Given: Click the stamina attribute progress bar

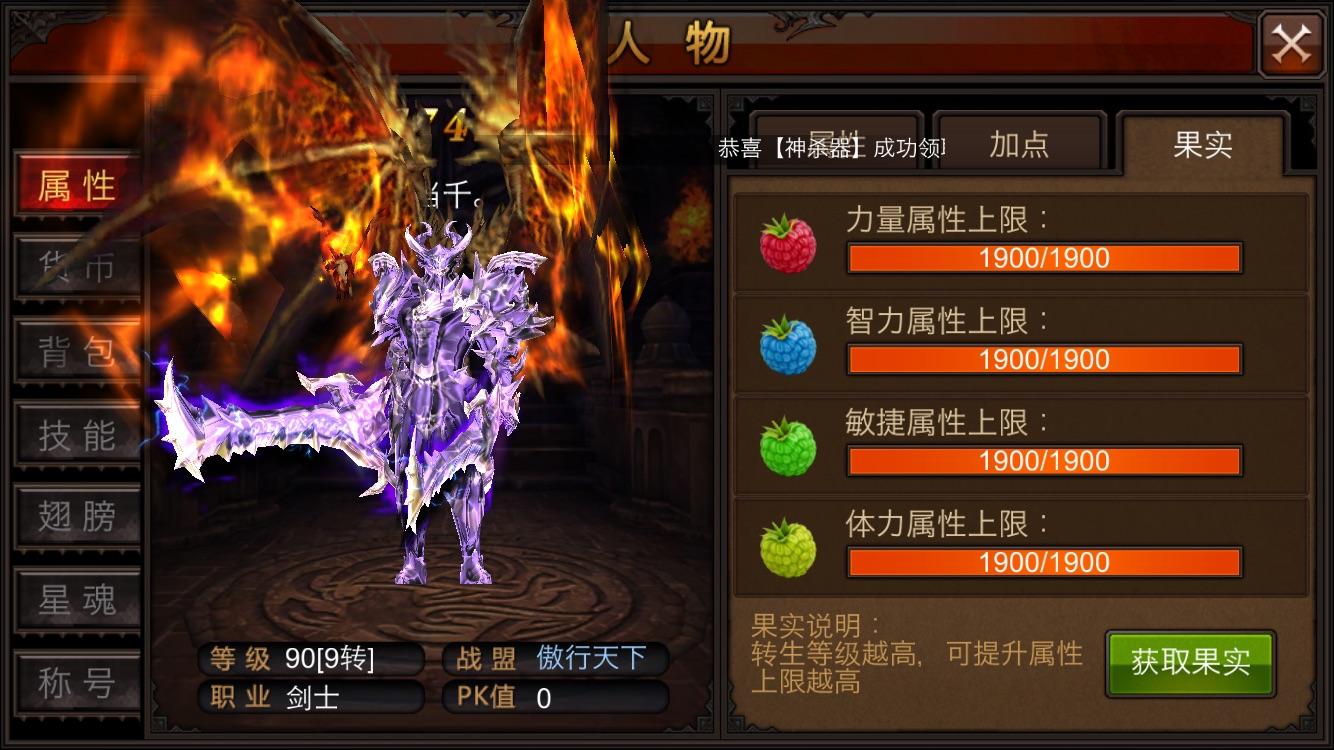Looking at the screenshot, I should point(1045,562).
